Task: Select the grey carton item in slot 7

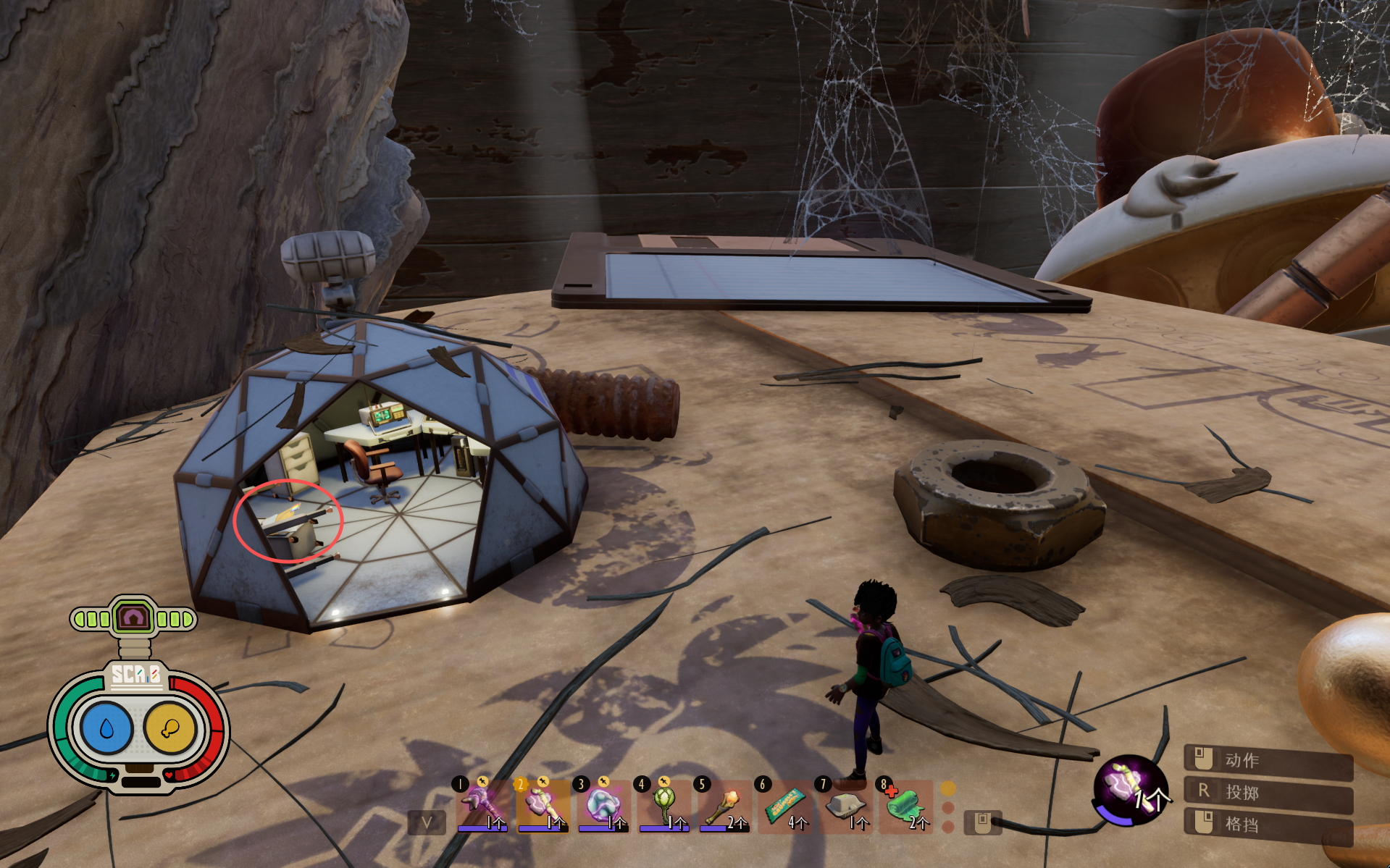Action: tap(846, 805)
